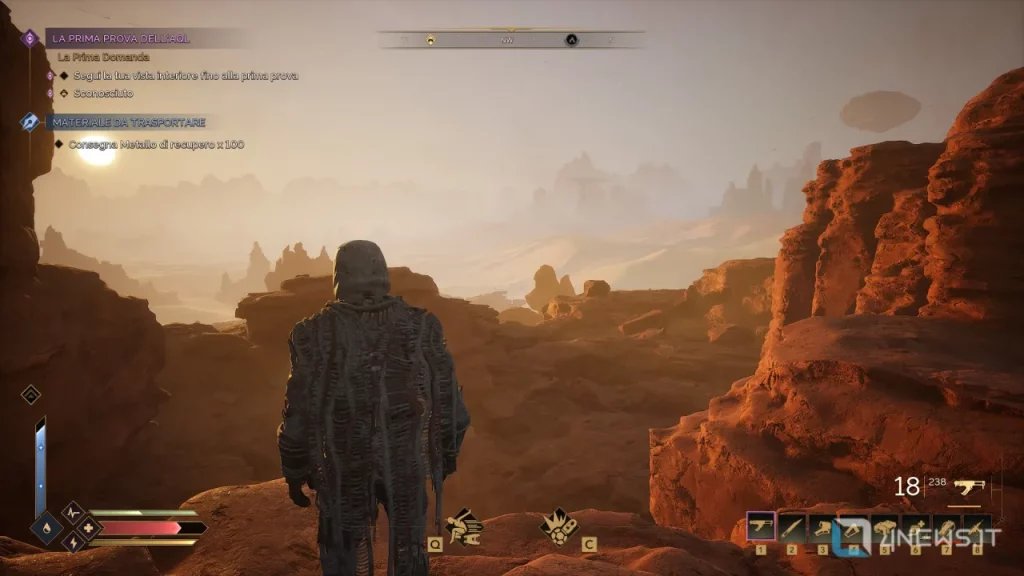This screenshot has width=1024, height=576.
Task: Click the water droplet hydration icon
Action: [46, 528]
